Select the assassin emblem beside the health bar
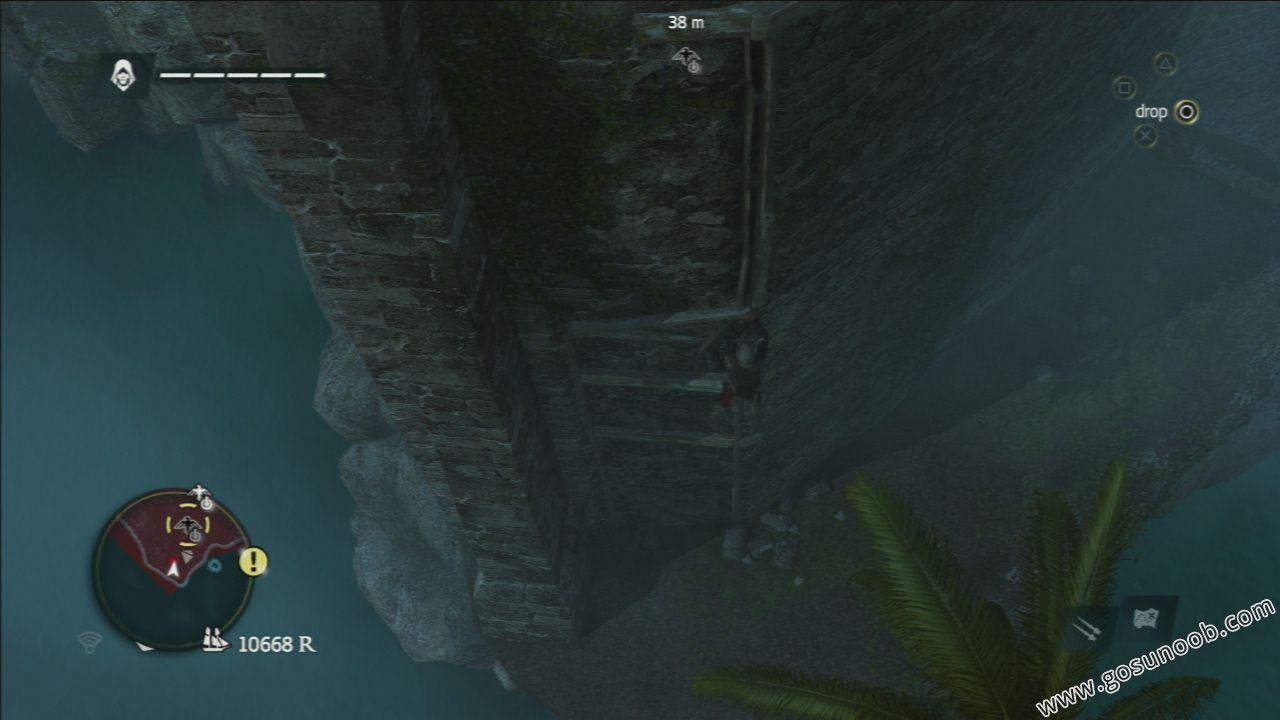This screenshot has height=720, width=1280. tap(122, 73)
